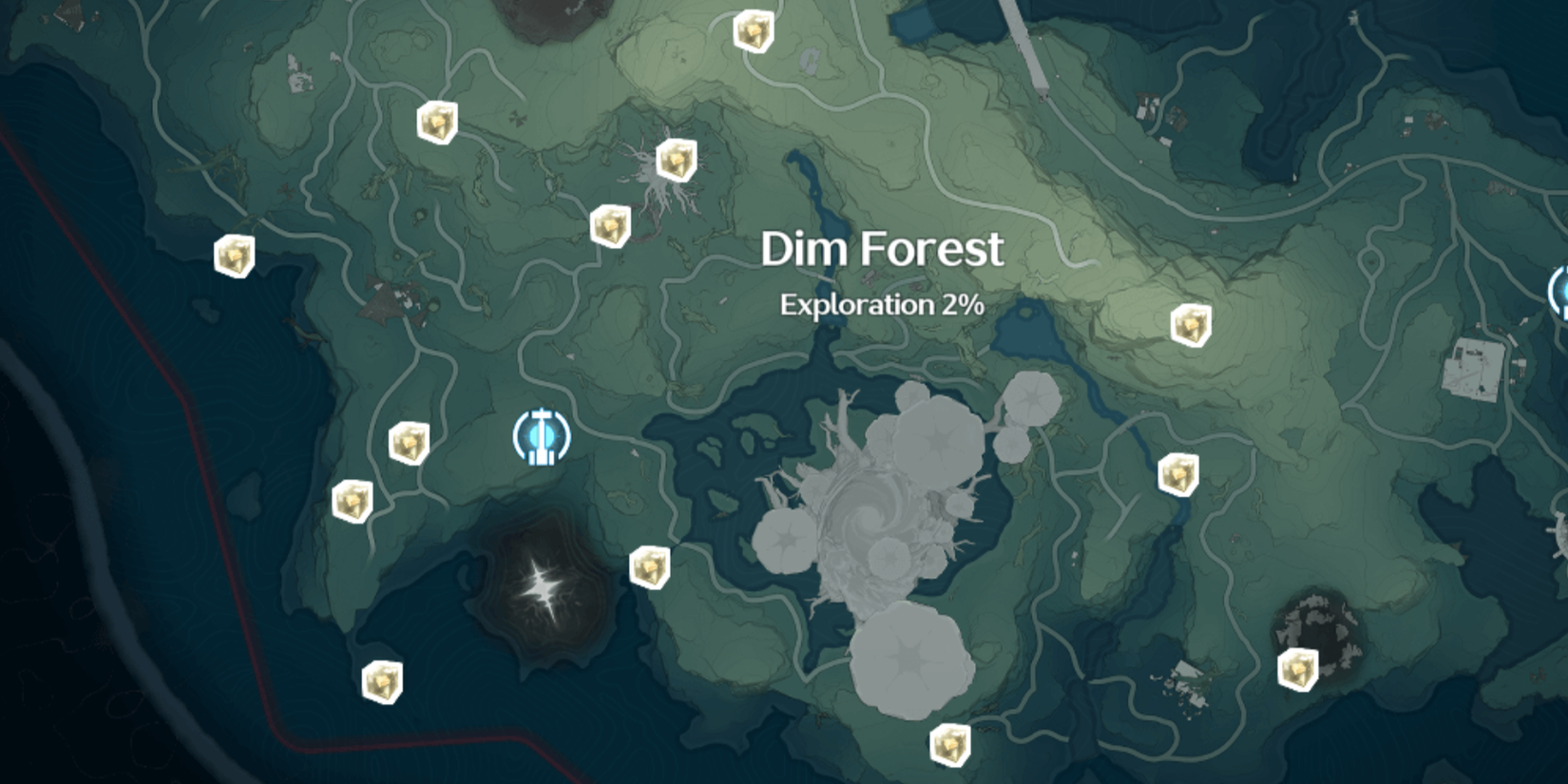Open the chest icon beside the withered tree sketch
The height and width of the screenshot is (784, 1568).
pos(677,158)
